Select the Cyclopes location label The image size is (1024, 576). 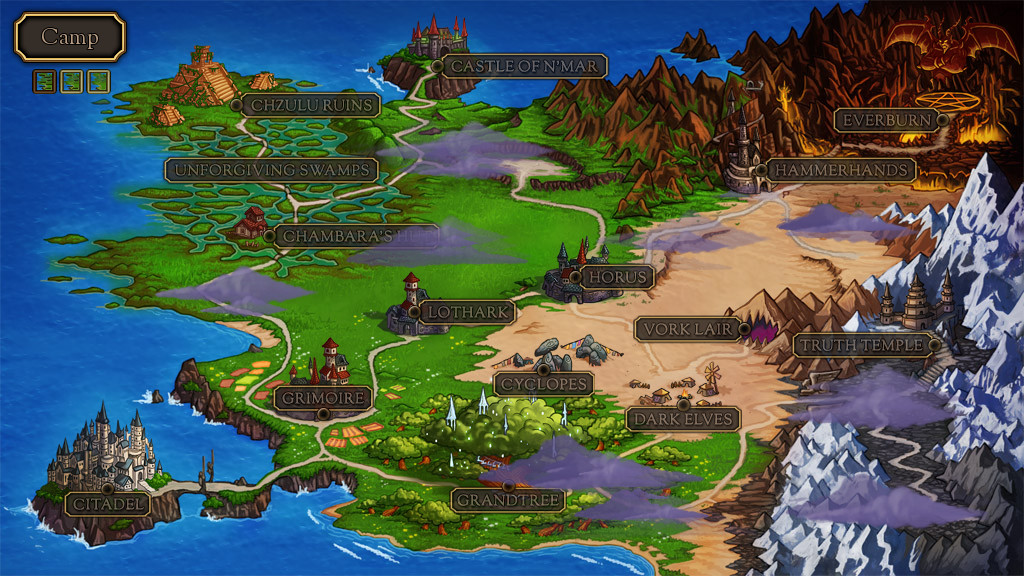point(543,383)
